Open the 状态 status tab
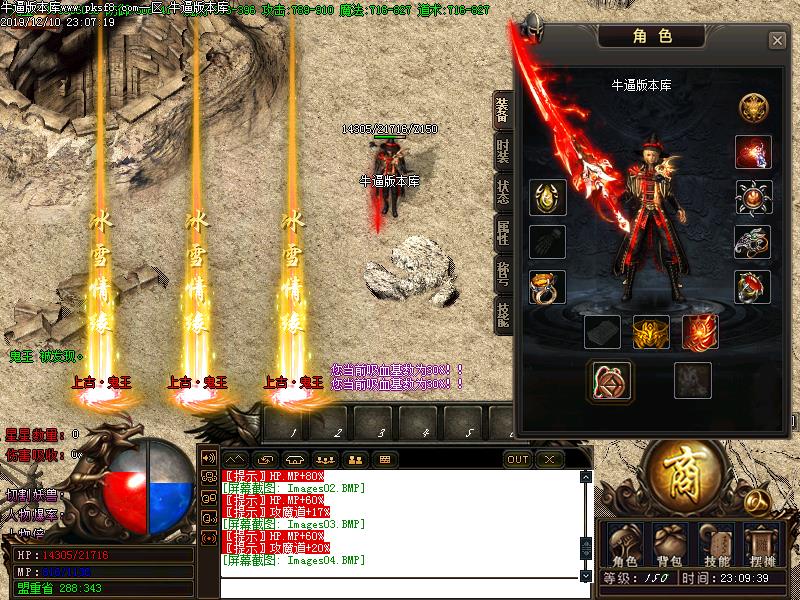 click(x=502, y=193)
